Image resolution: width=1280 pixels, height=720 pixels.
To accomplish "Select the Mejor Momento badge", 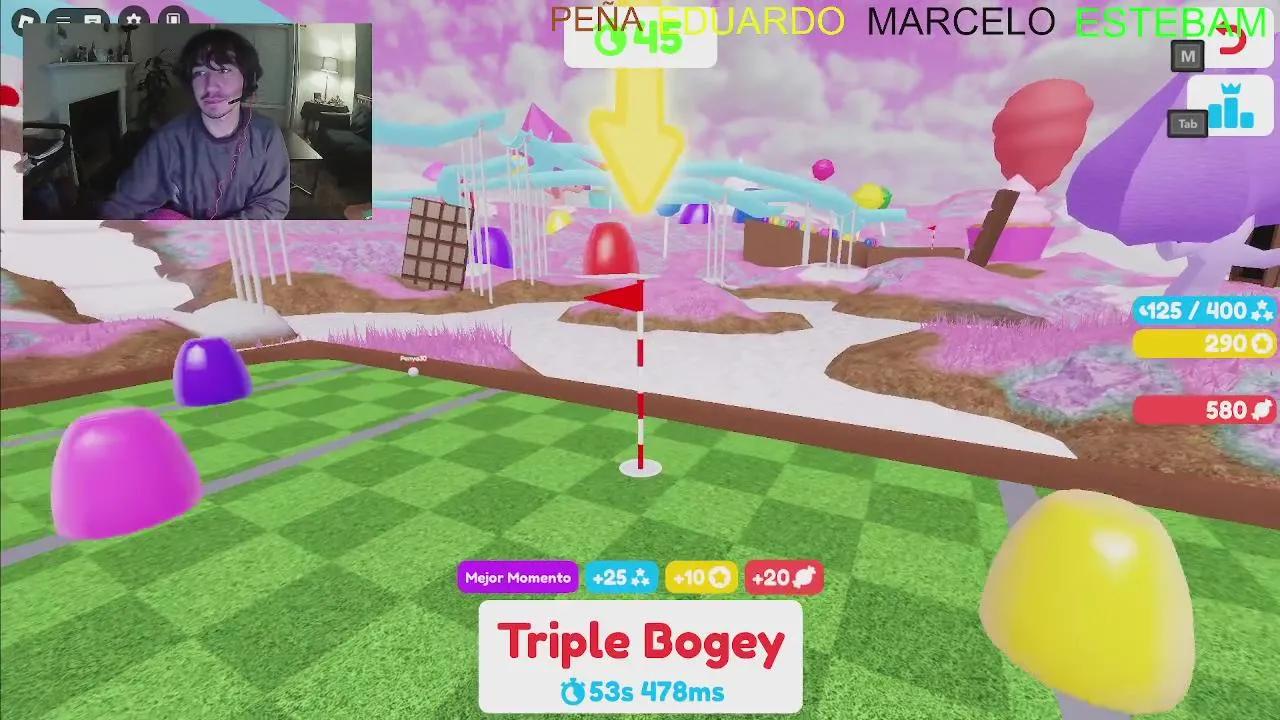I will (517, 577).
